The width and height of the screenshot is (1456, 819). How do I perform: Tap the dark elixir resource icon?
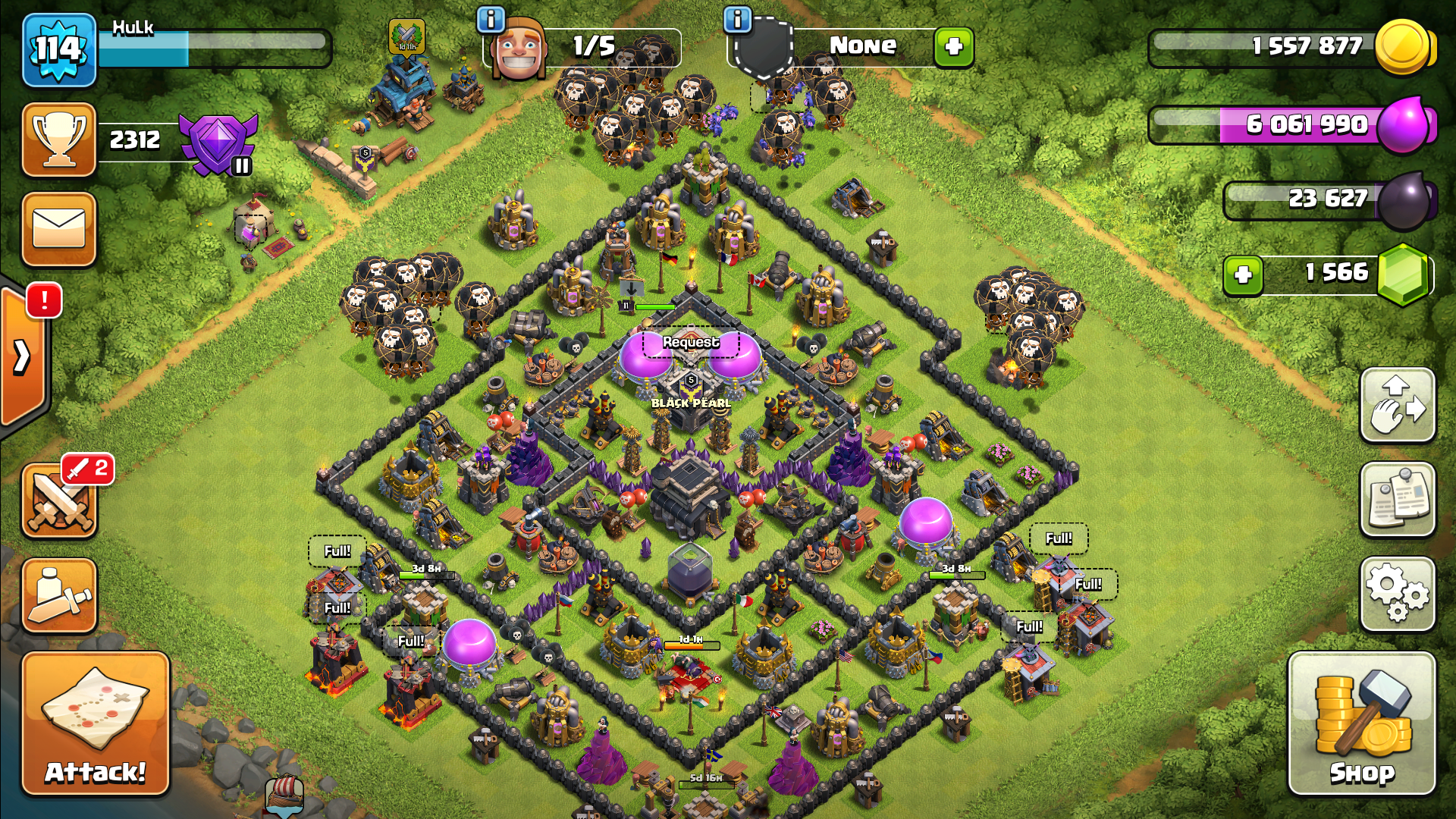tap(1404, 200)
